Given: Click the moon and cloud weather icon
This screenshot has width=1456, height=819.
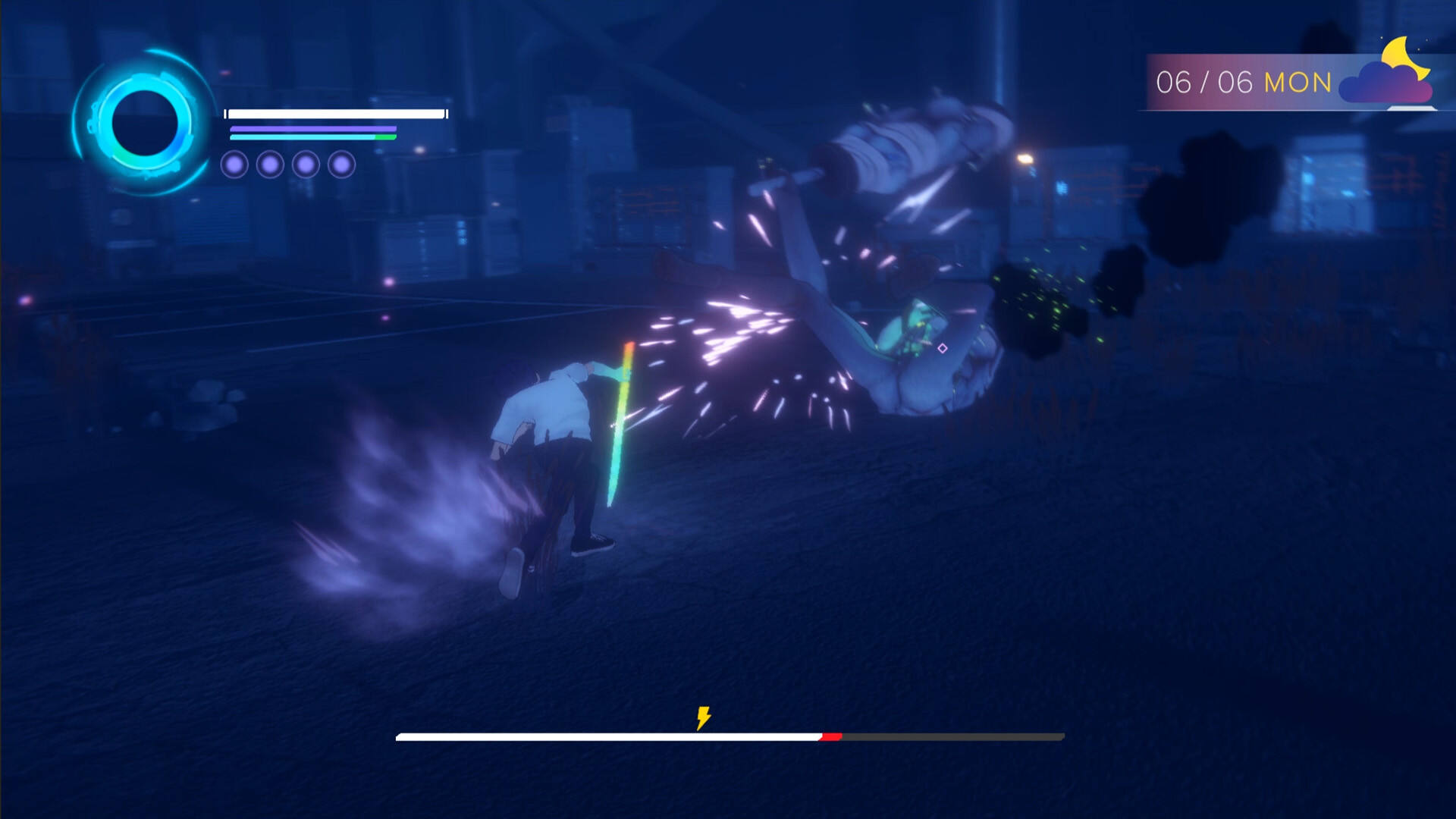Looking at the screenshot, I should coord(1389,74).
